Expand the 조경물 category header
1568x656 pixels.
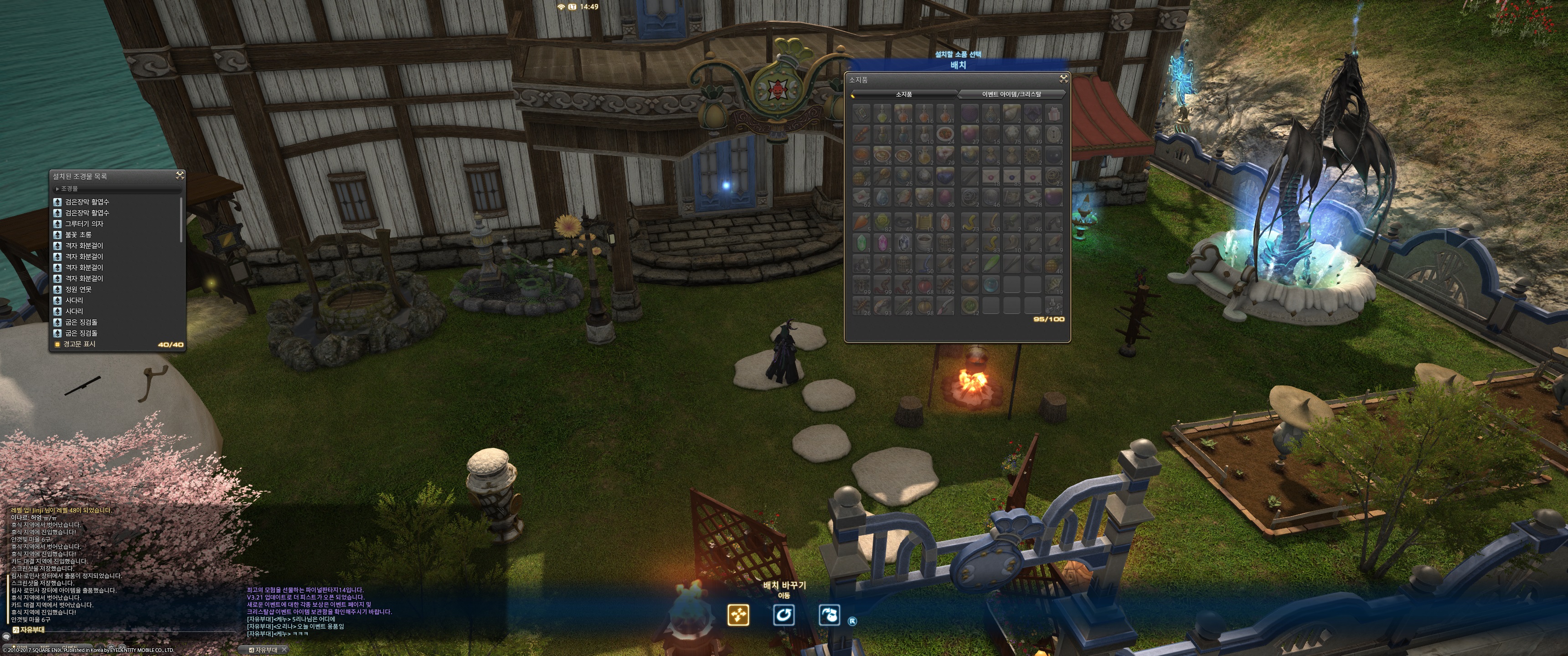pos(68,189)
